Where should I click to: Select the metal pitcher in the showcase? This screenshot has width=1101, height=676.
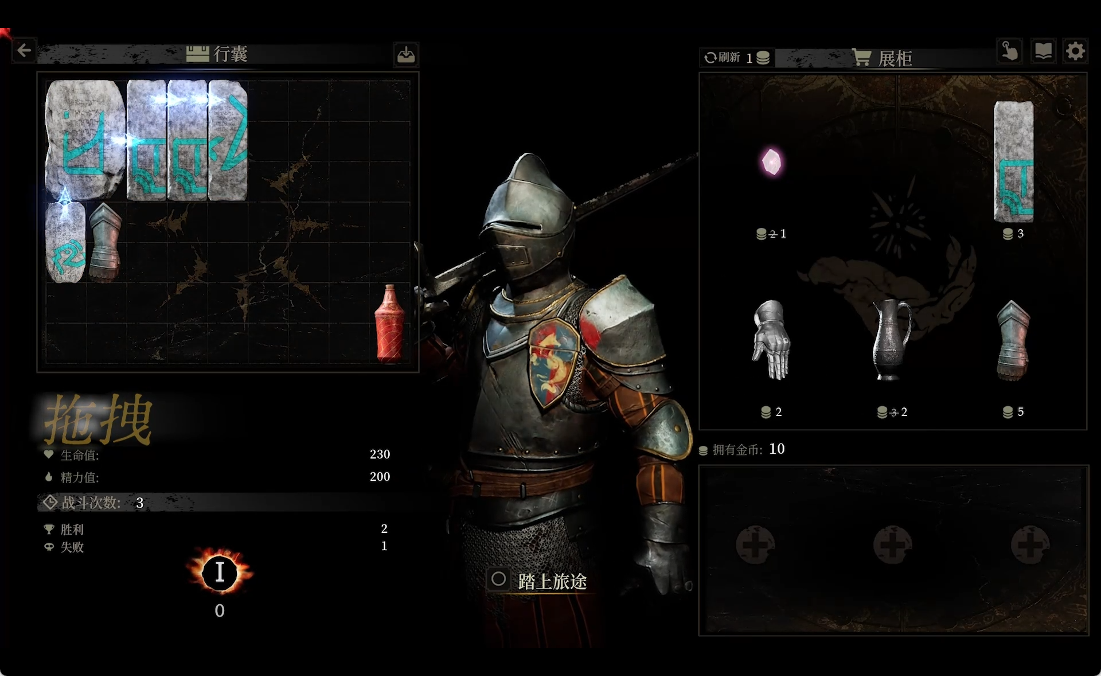click(x=891, y=340)
